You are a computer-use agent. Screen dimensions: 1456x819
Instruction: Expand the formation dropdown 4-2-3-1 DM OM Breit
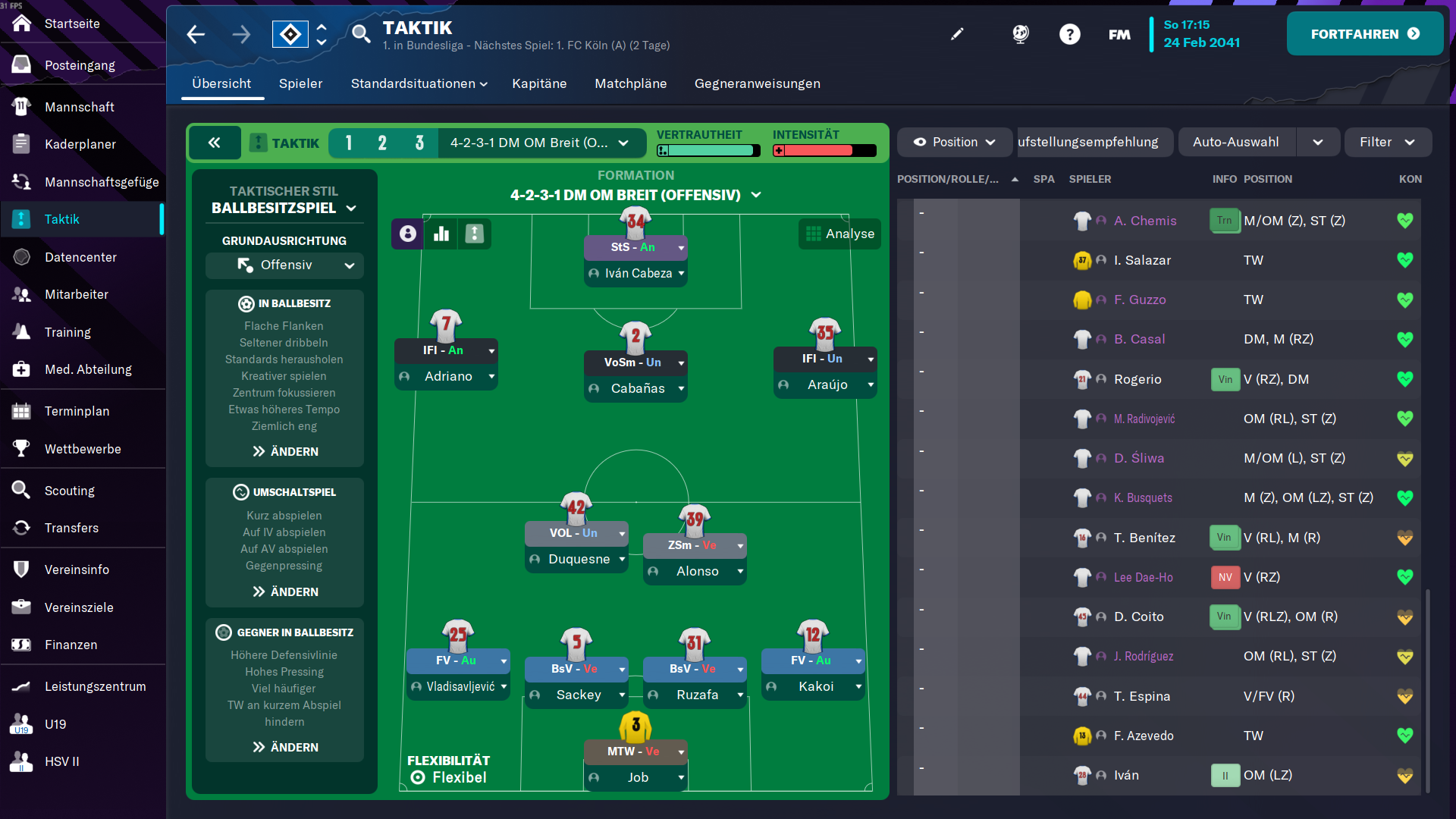click(x=541, y=143)
